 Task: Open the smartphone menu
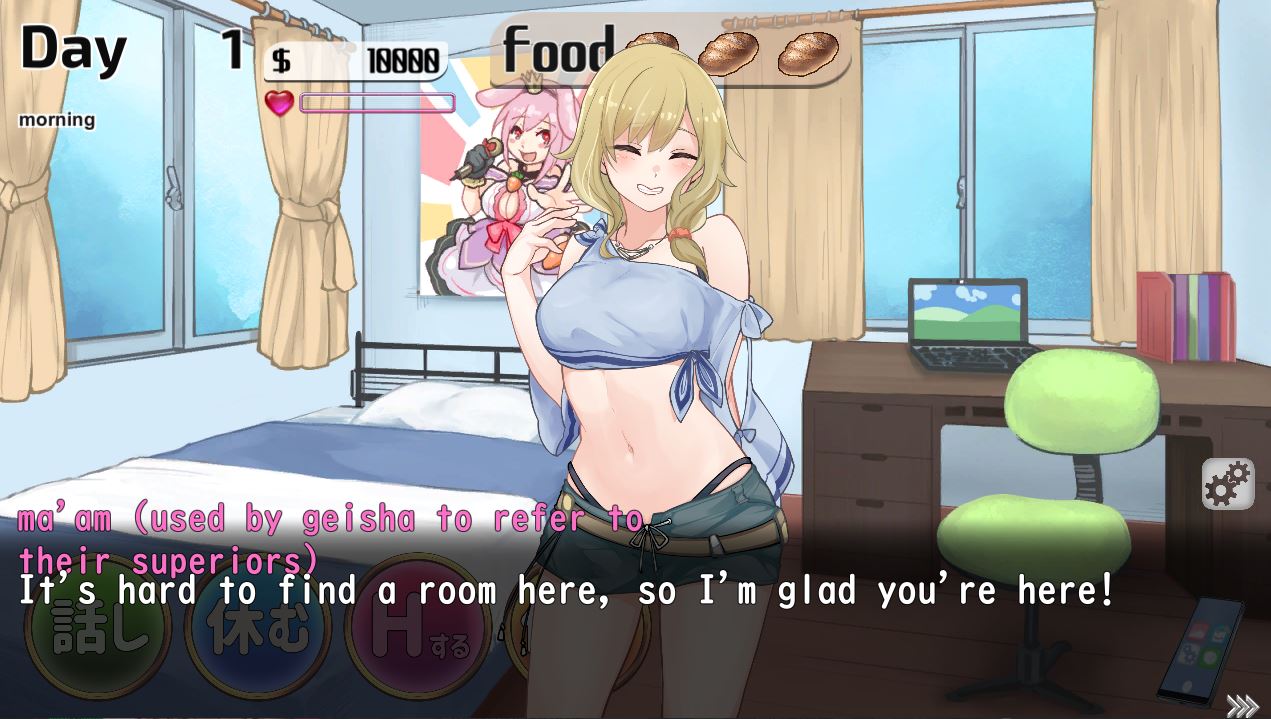click(x=1200, y=652)
